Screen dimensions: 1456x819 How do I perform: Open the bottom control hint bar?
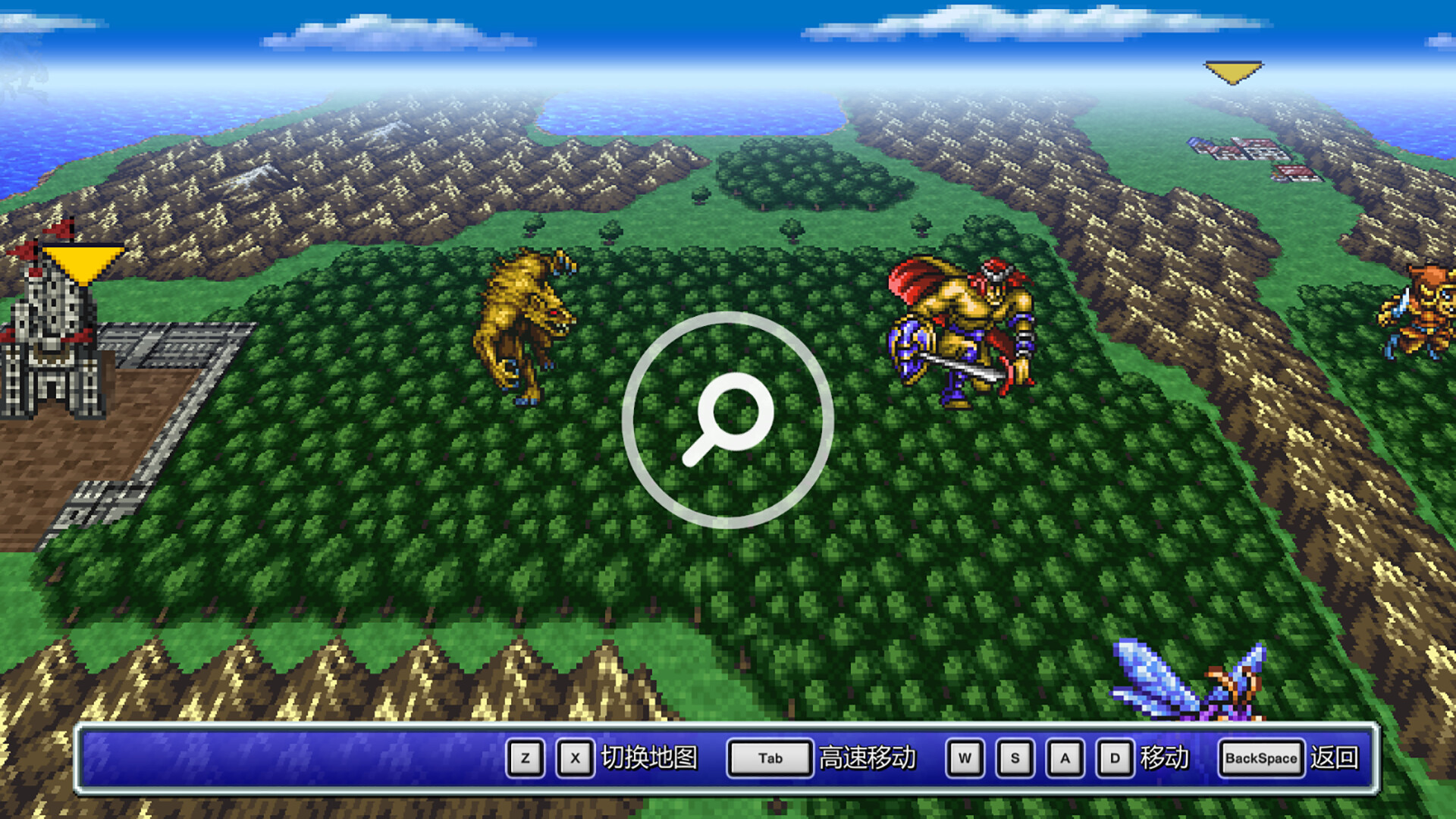(728, 758)
